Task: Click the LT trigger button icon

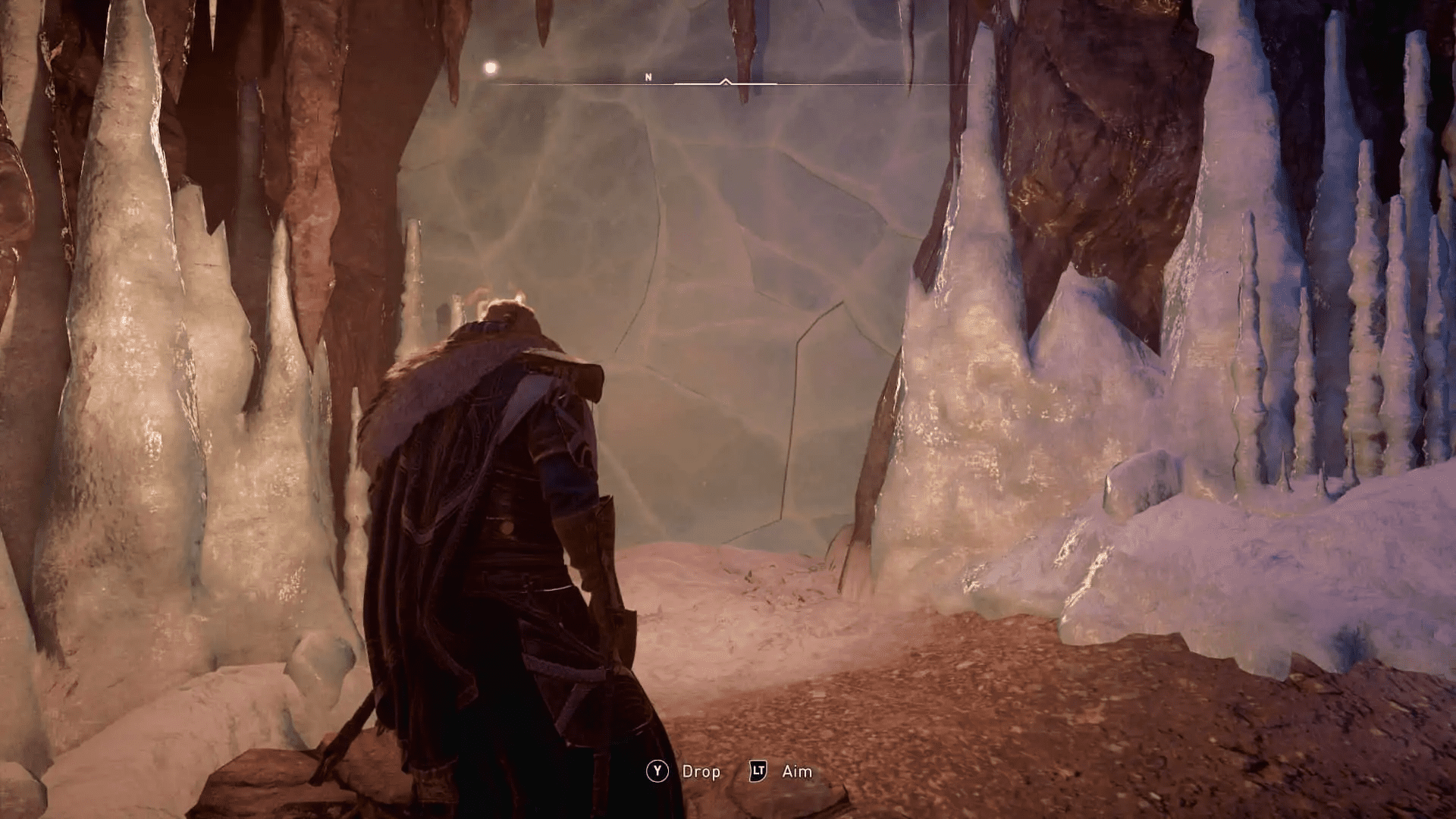Action: point(759,770)
